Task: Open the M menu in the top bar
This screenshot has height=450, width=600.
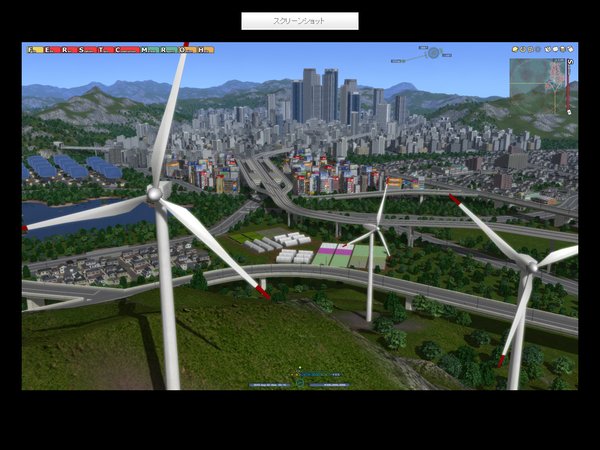Action: [146, 49]
